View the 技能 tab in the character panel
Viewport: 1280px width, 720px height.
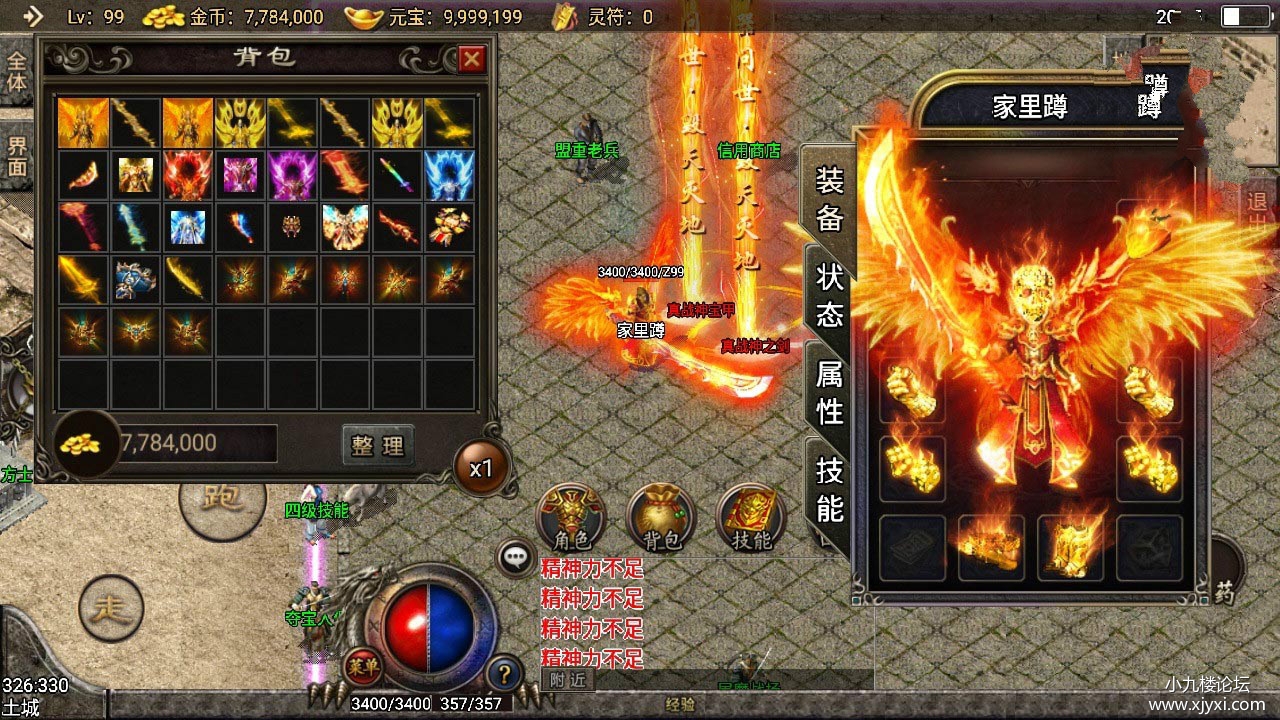(x=829, y=490)
